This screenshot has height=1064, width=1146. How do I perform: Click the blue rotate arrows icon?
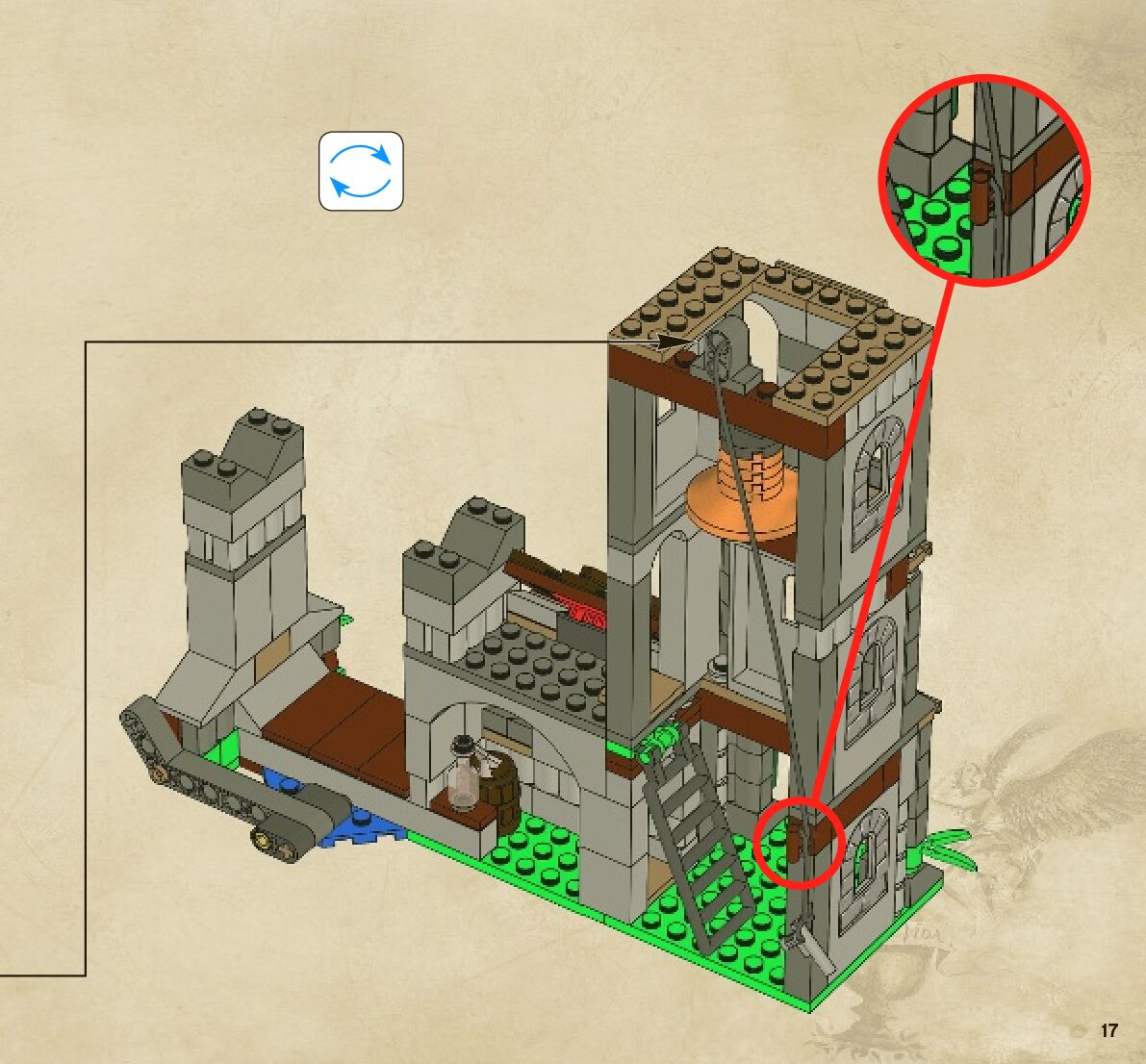(x=361, y=171)
